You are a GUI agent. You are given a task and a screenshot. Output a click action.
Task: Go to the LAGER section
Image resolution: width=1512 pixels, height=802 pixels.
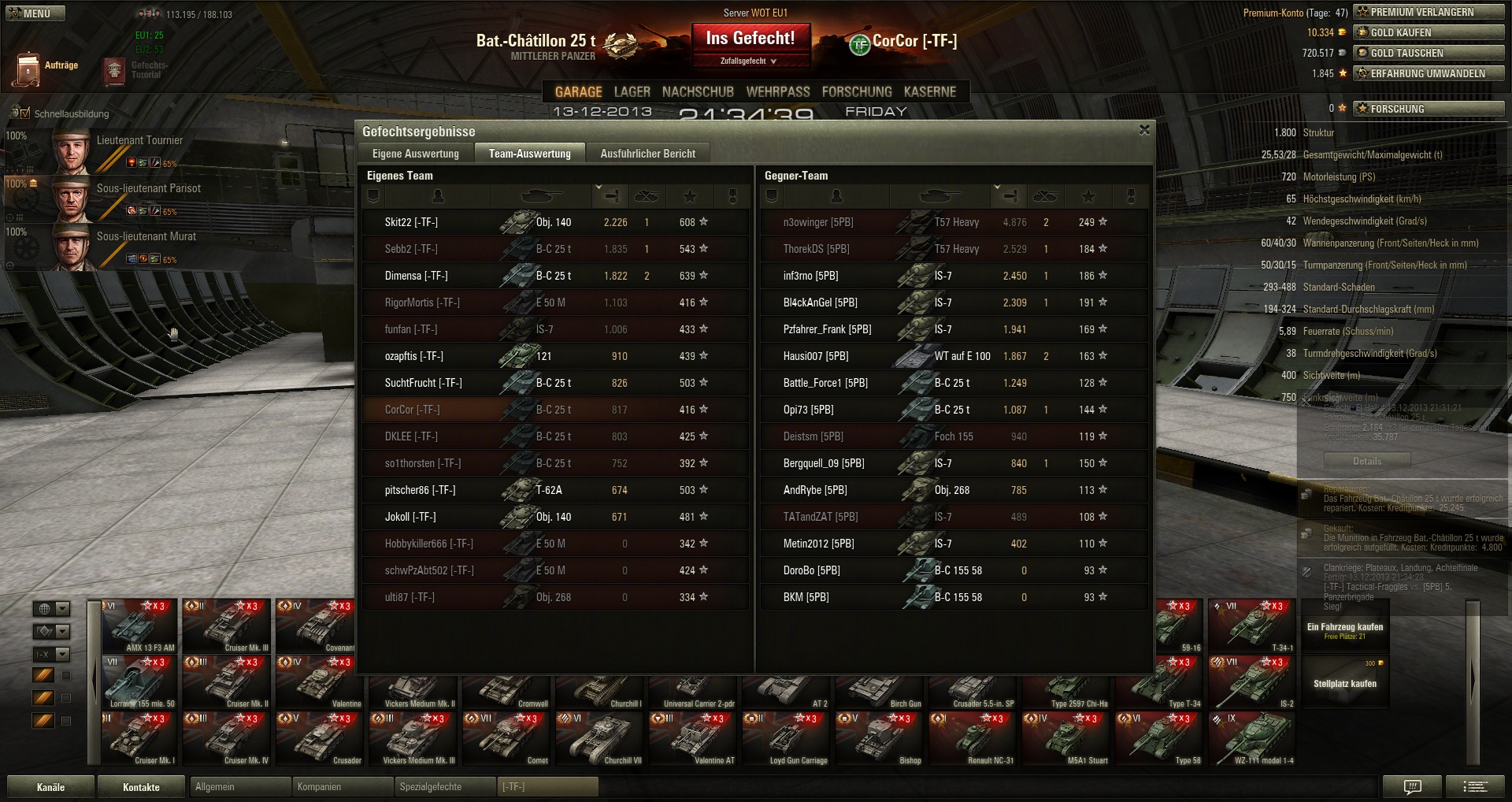click(632, 92)
